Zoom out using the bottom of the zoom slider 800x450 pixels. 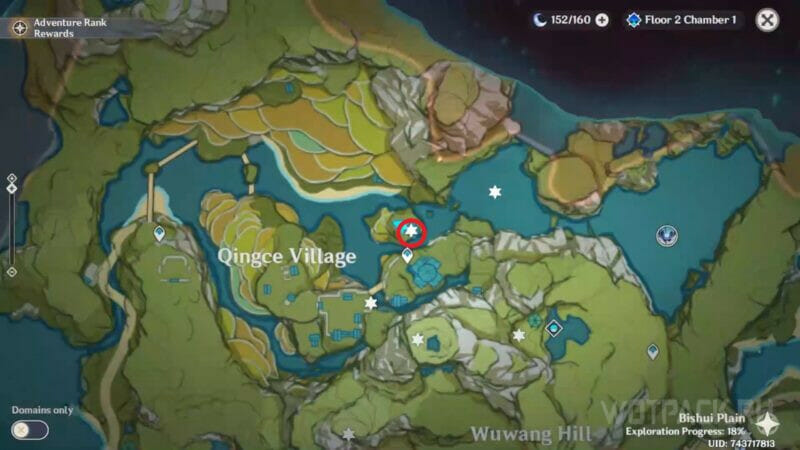(11, 271)
